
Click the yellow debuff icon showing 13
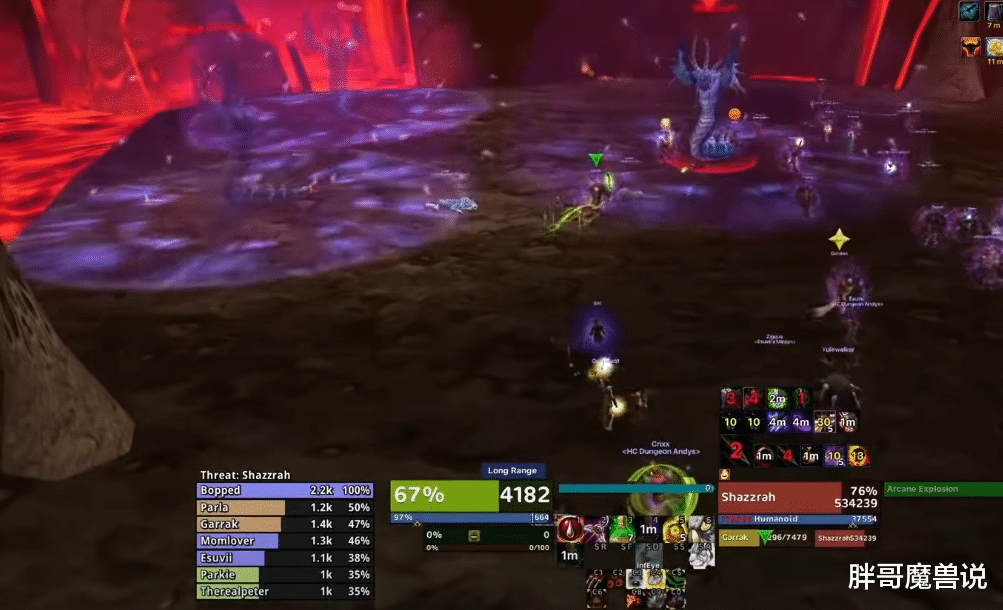coord(857,456)
